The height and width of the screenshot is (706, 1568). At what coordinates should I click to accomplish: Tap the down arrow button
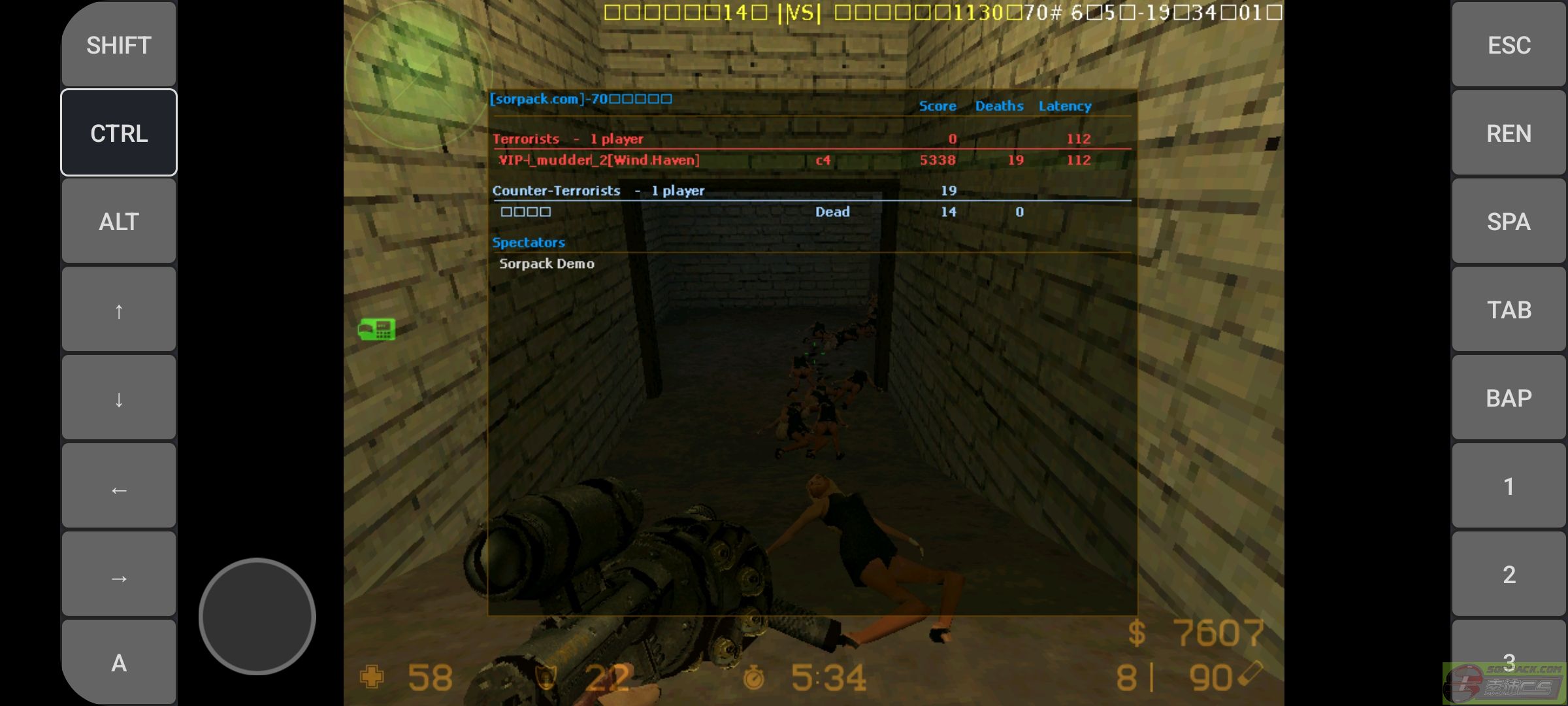[x=119, y=397]
